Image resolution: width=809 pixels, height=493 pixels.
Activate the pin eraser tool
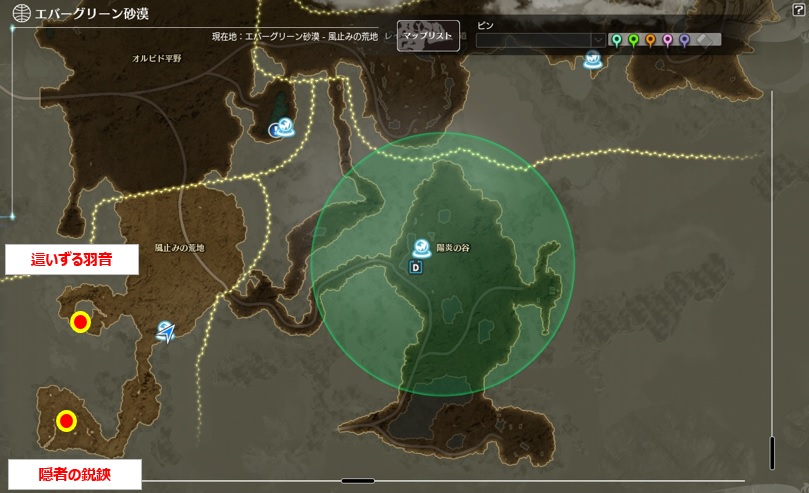[702, 40]
